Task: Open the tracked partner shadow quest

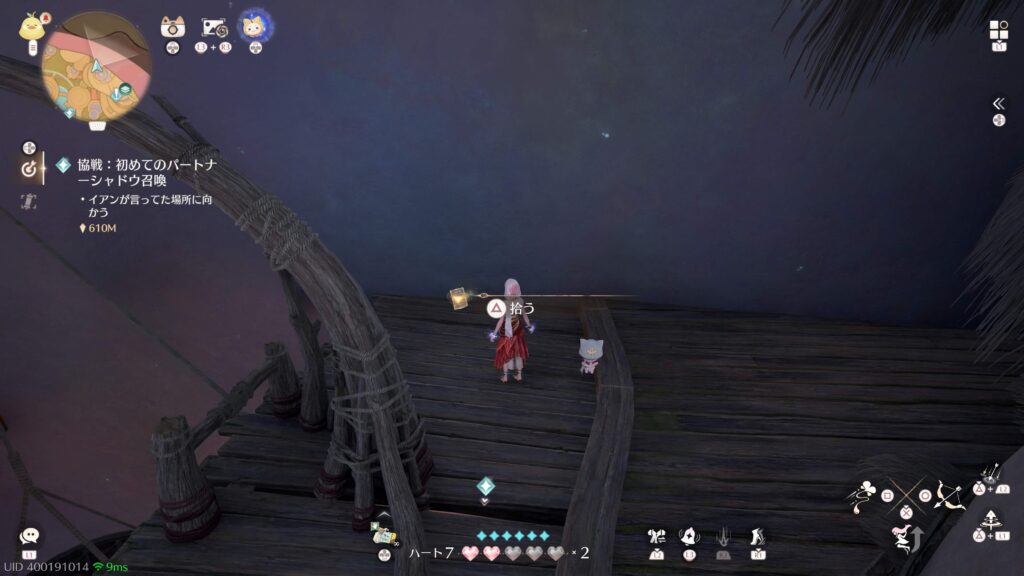Action: [x=144, y=172]
